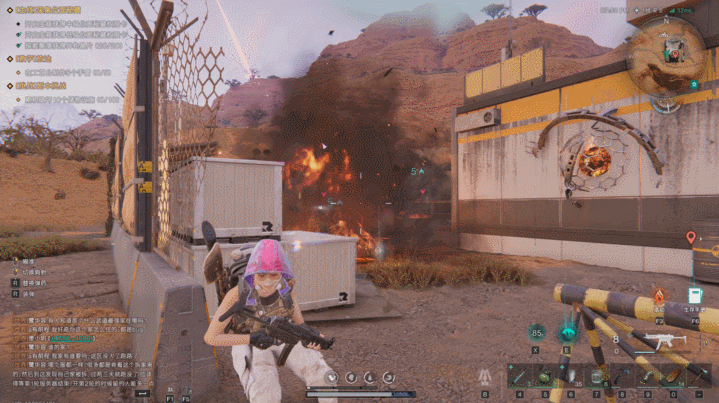Viewport: 719px width, 403px height.
Task: Select the grenade hotbar slot
Action: click(543, 376)
